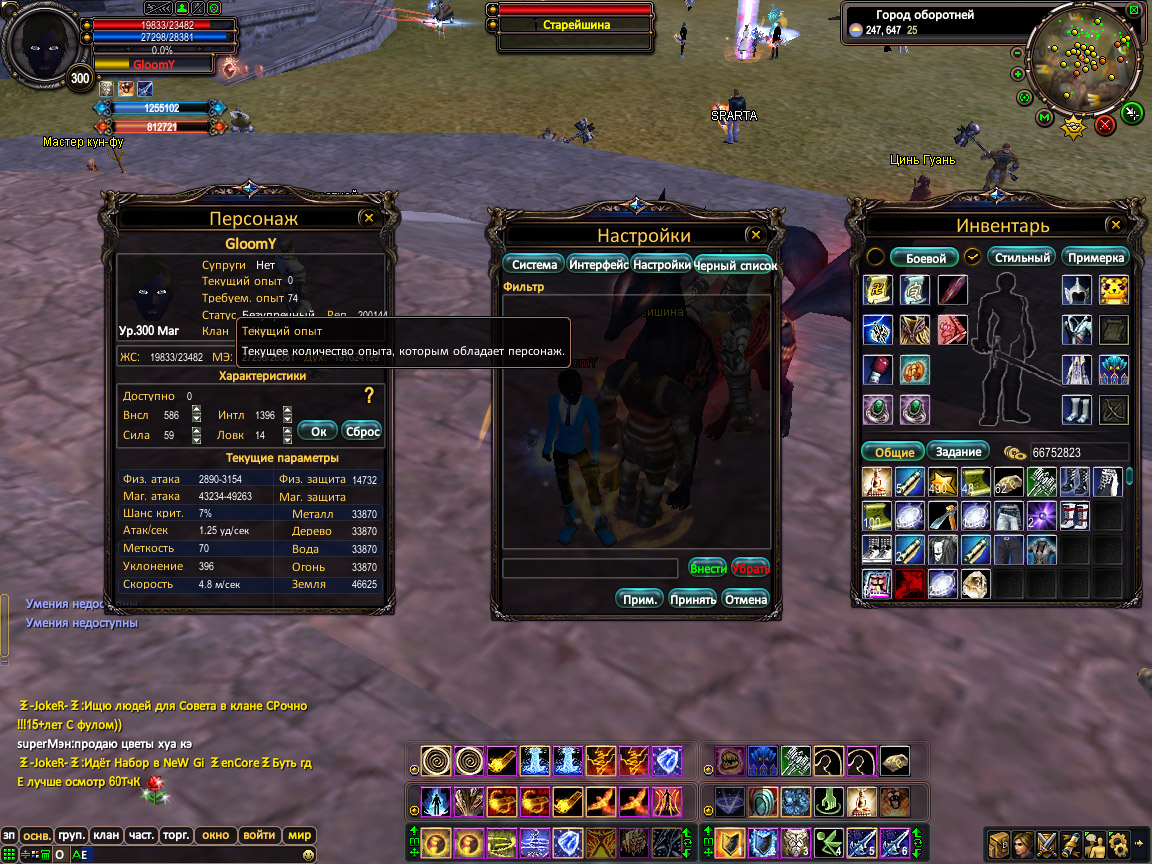The height and width of the screenshot is (864, 1152).
Task: Show the Задание quest items tab
Action: [x=958, y=451]
